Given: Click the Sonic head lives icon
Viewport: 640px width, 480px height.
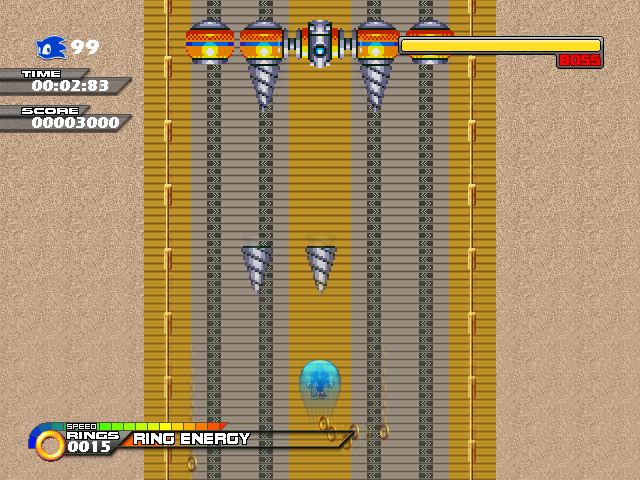Looking at the screenshot, I should 51,48.
